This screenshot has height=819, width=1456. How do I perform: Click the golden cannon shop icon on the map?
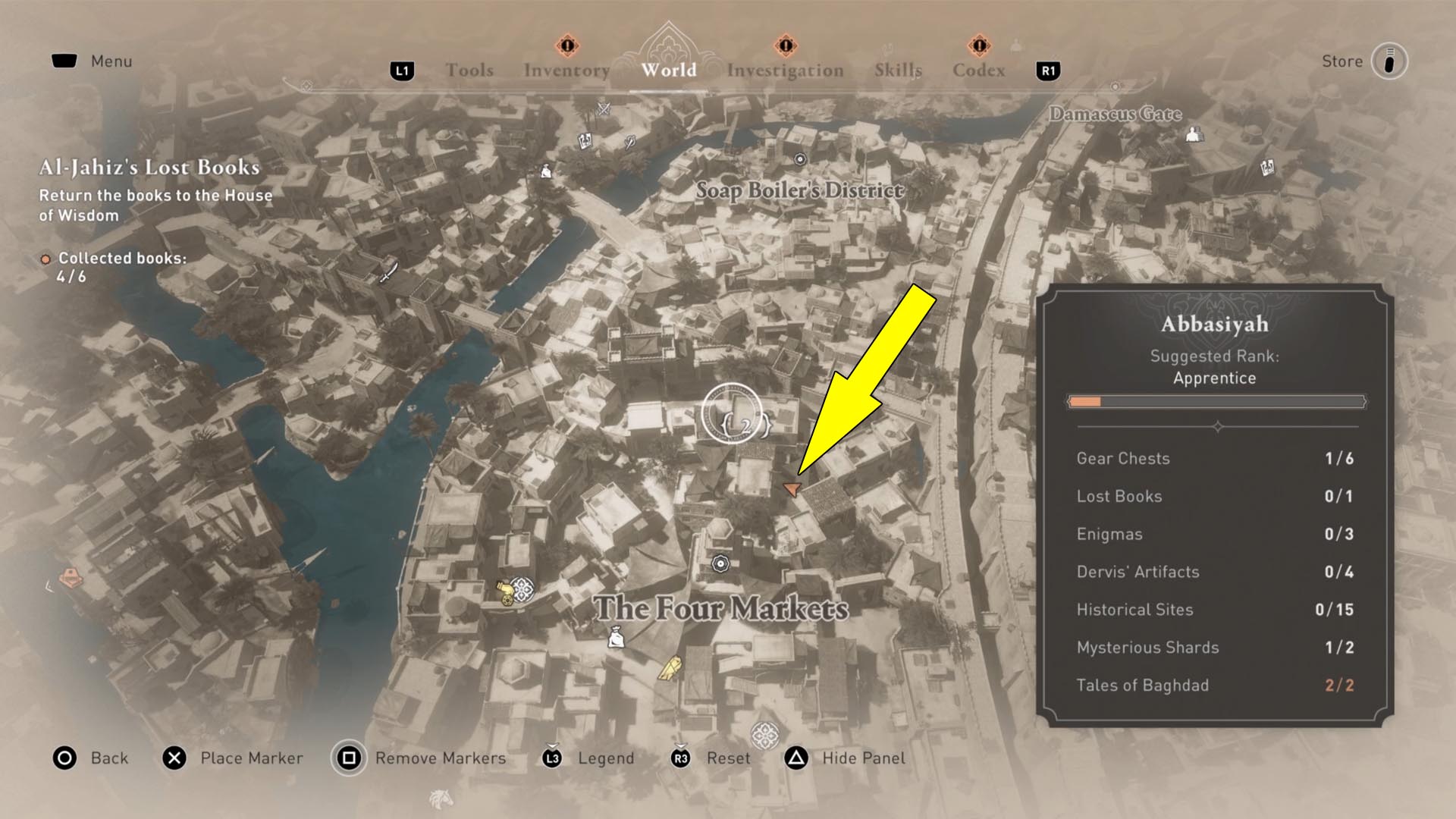505,592
